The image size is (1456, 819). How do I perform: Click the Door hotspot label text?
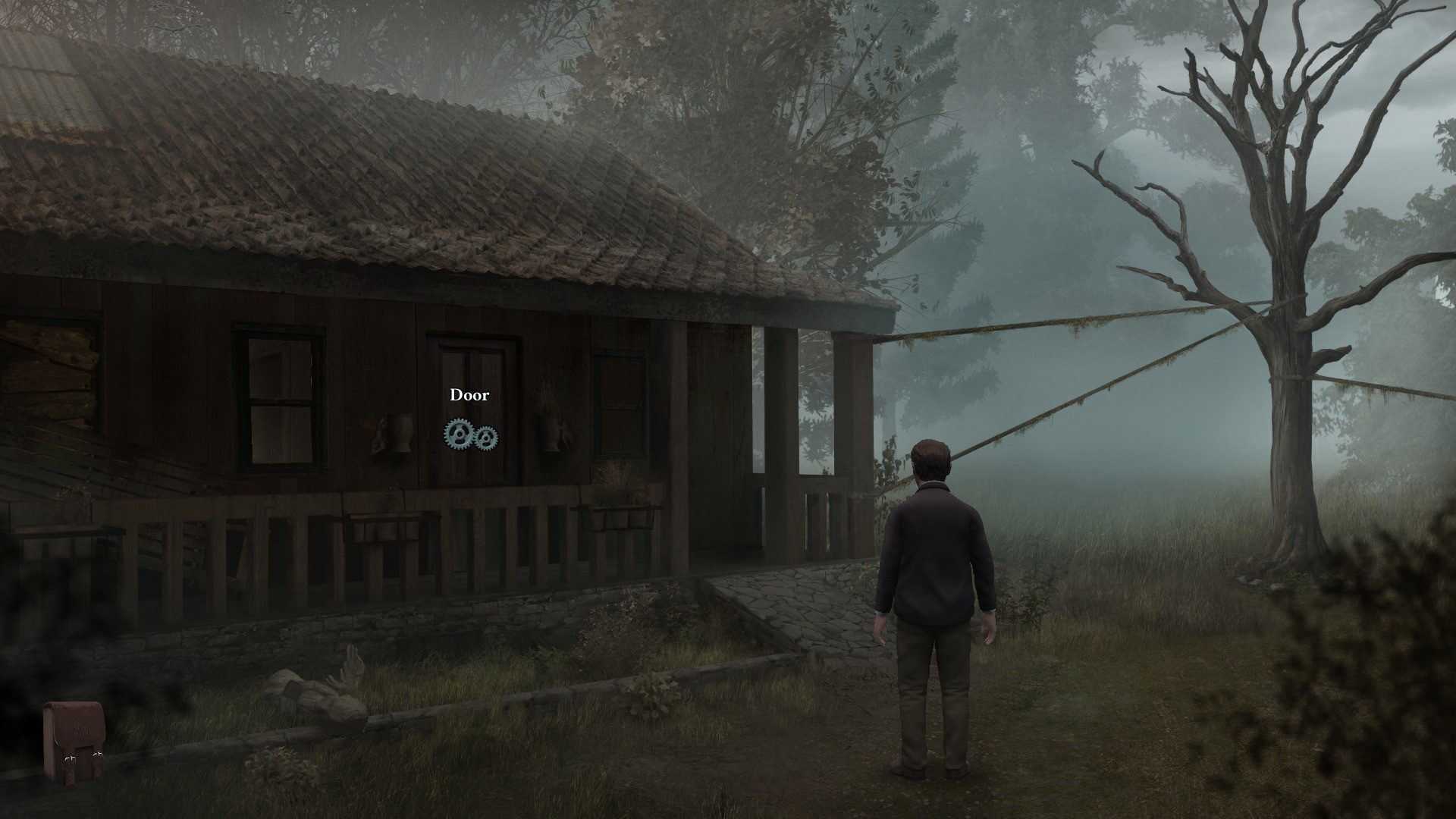click(x=469, y=394)
